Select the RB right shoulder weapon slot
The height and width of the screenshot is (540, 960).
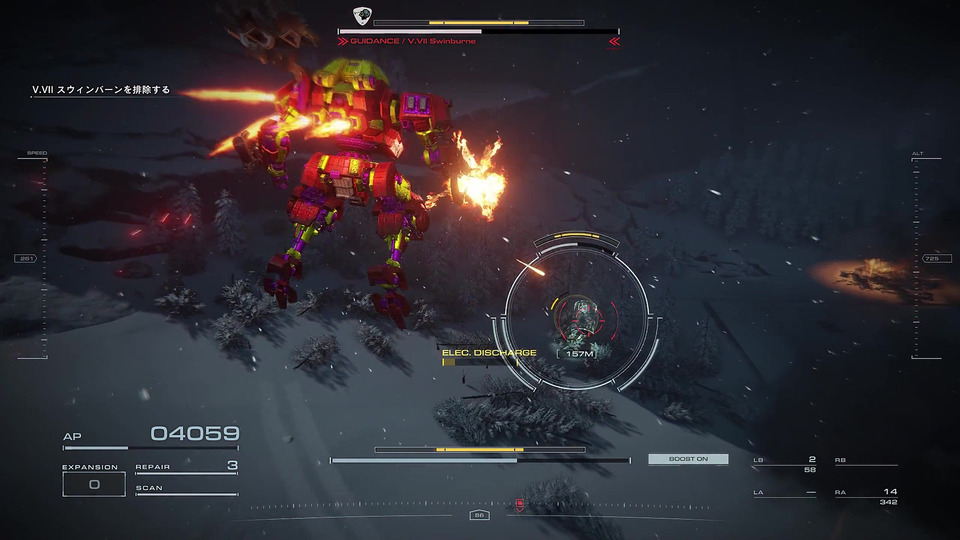tap(866, 461)
